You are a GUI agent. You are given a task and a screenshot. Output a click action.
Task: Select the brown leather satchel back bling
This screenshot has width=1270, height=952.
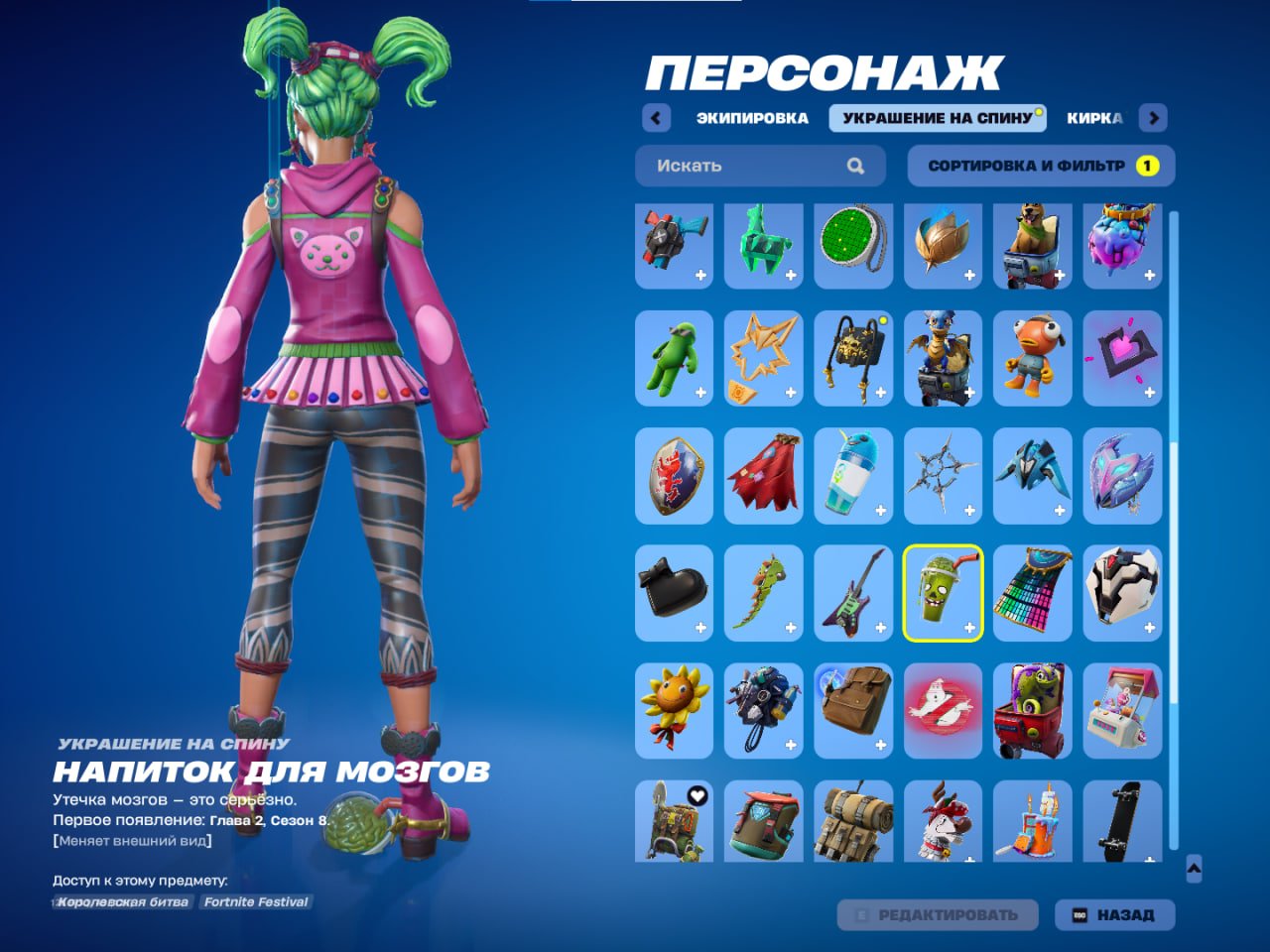(852, 711)
